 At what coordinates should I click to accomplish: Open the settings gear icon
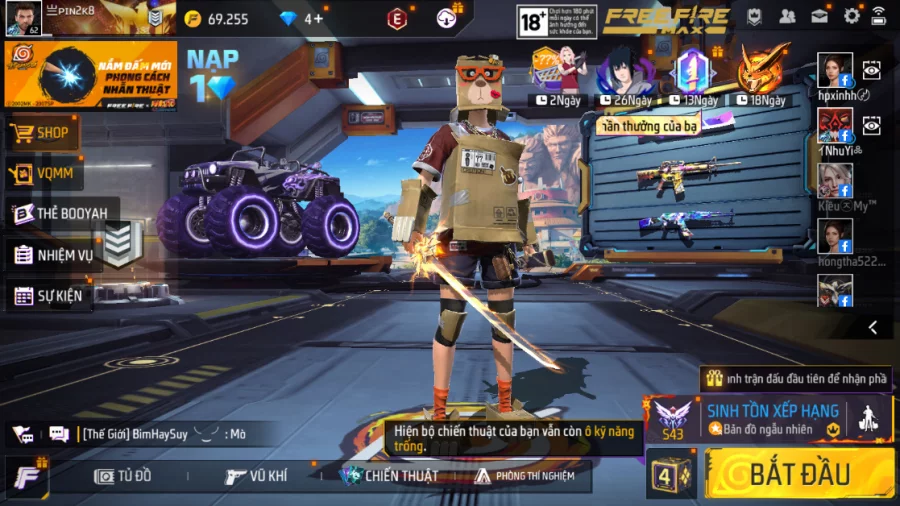pyautogui.click(x=851, y=16)
